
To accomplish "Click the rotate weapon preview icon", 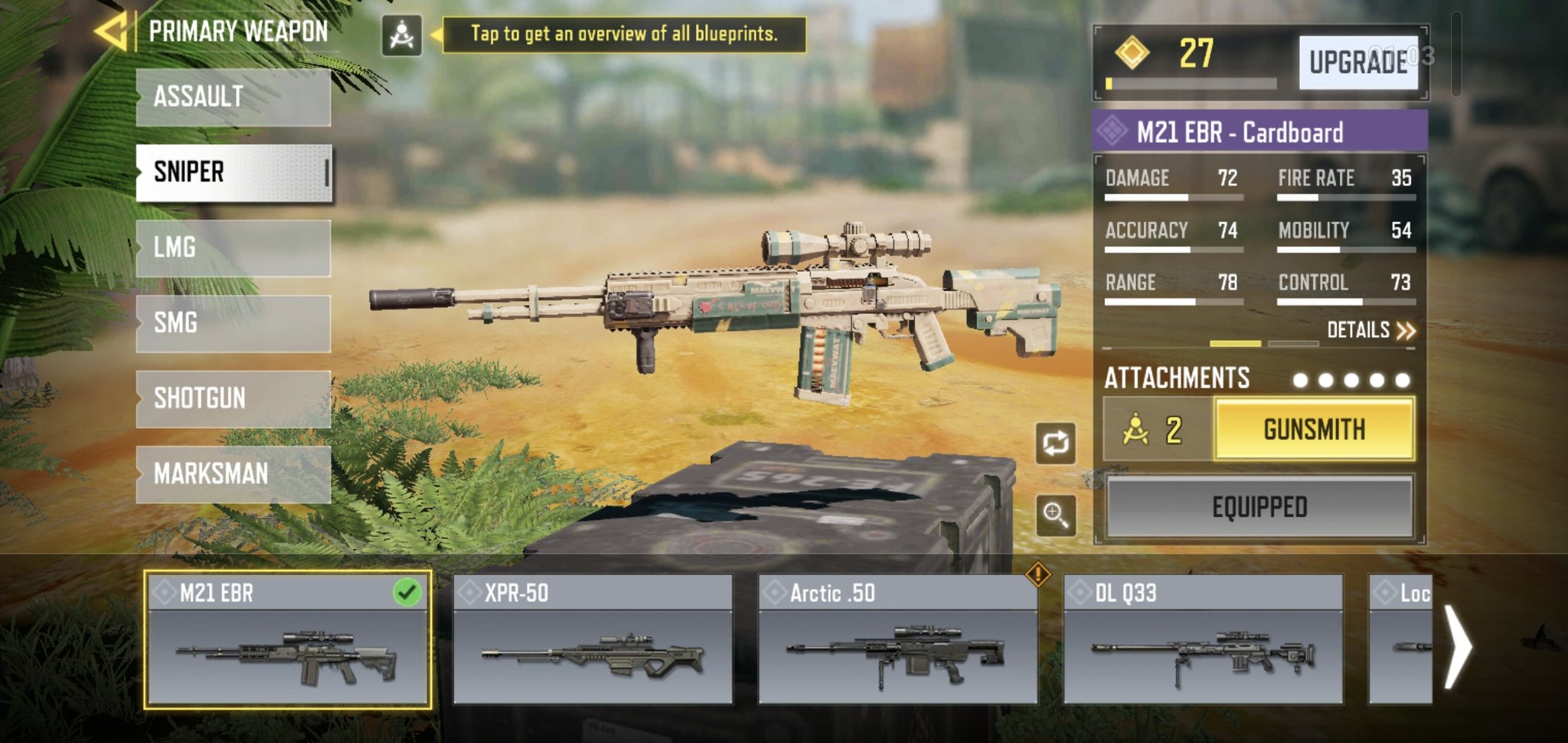I will 1054,444.
